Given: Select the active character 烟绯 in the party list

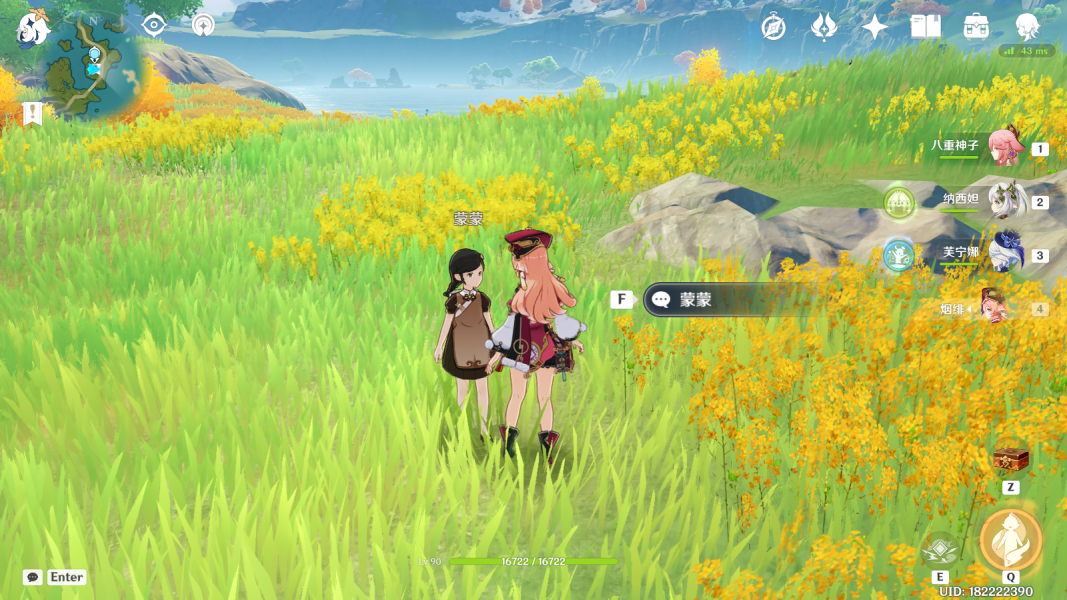Looking at the screenshot, I should (x=993, y=307).
